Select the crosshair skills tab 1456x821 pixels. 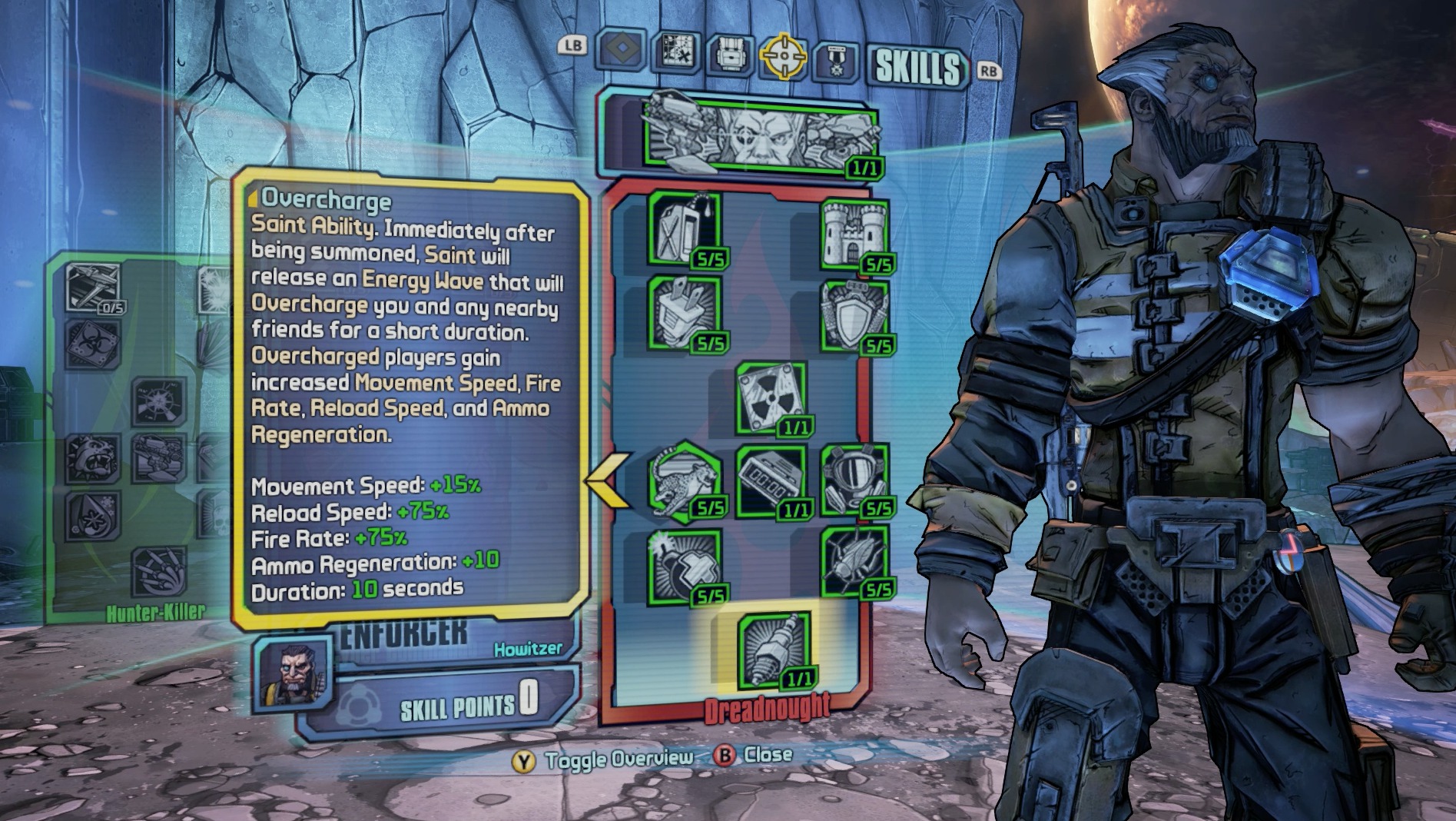(783, 55)
